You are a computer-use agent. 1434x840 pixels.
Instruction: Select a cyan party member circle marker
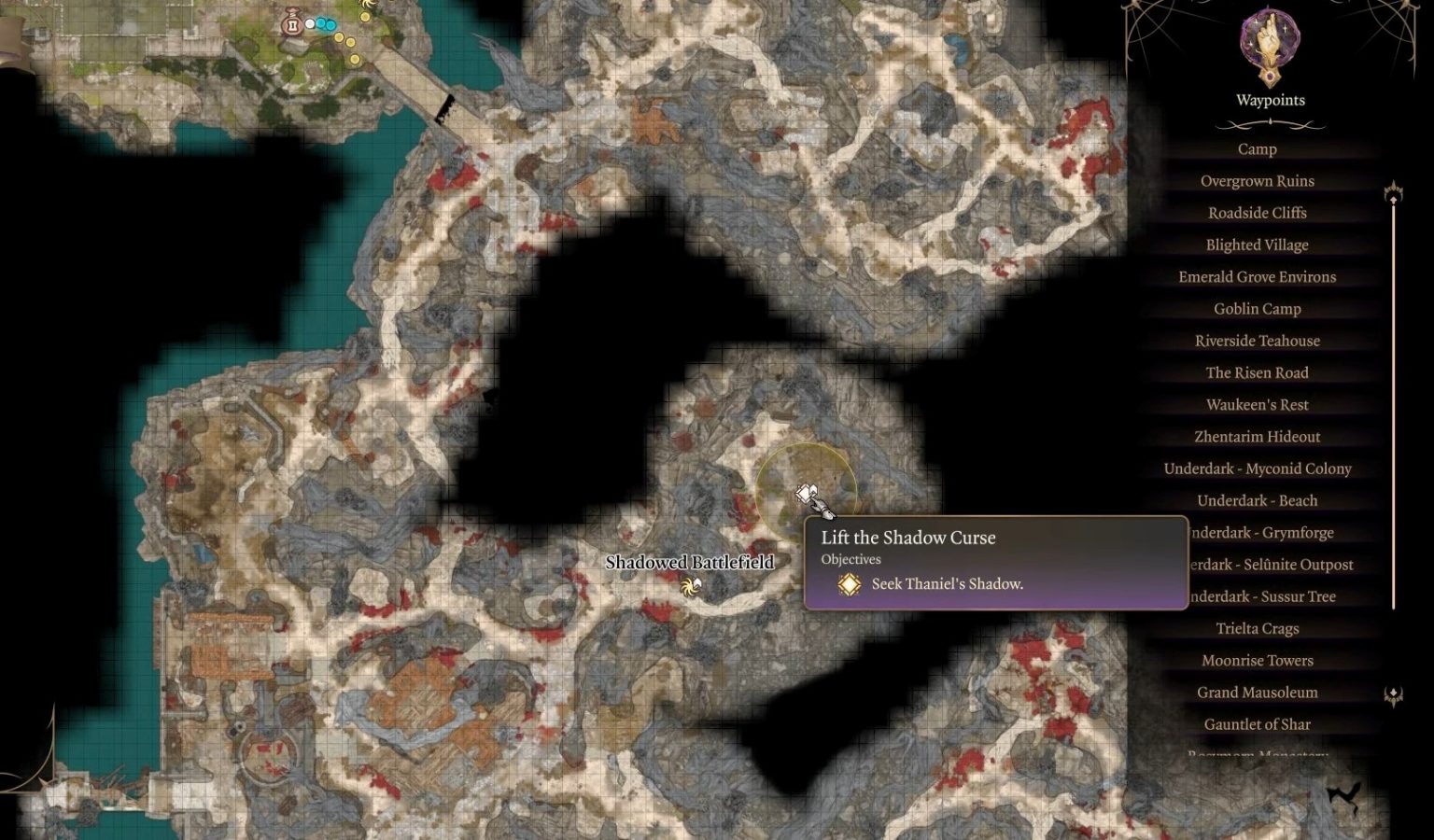coord(323,23)
